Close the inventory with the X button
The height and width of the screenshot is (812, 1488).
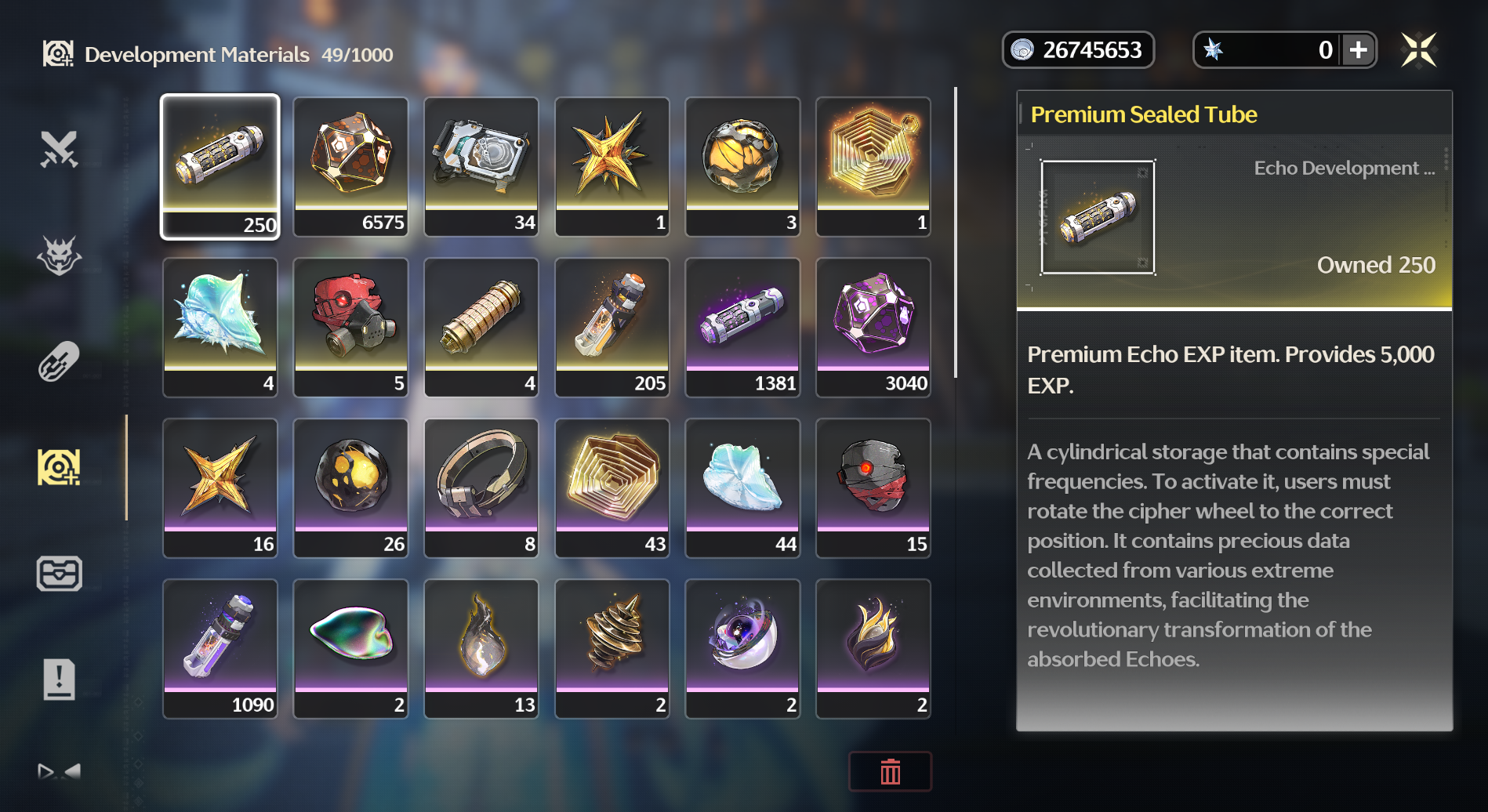point(1418,50)
